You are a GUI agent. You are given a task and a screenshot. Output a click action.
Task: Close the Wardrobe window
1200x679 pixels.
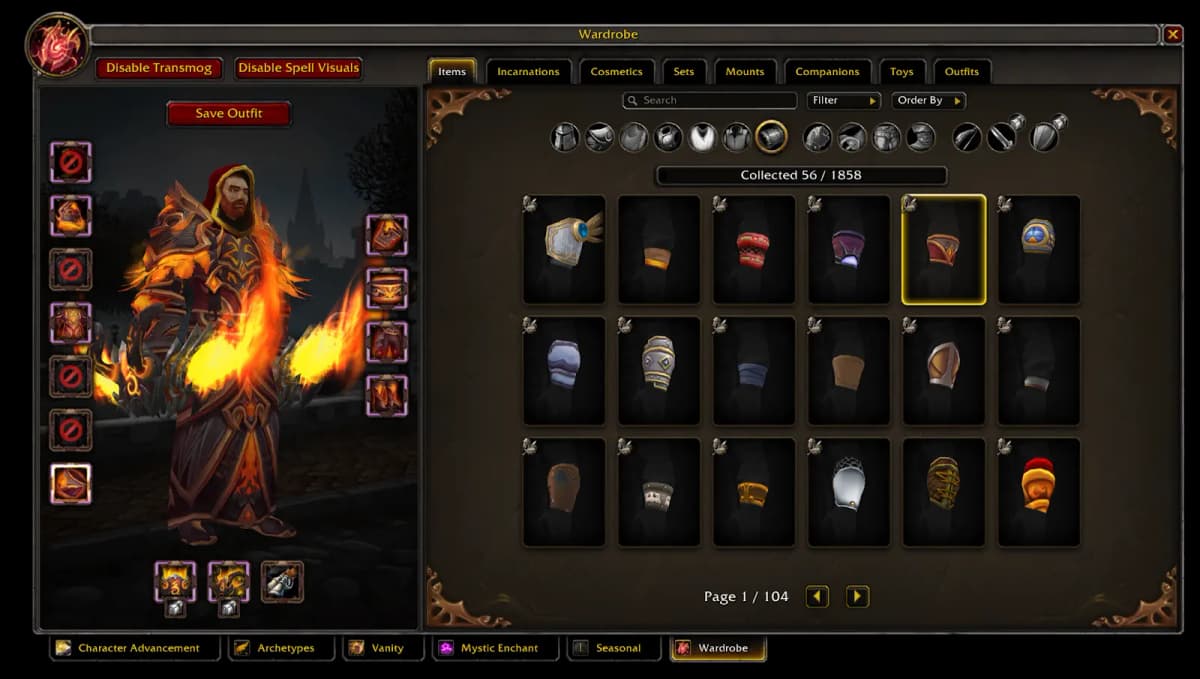[1173, 35]
